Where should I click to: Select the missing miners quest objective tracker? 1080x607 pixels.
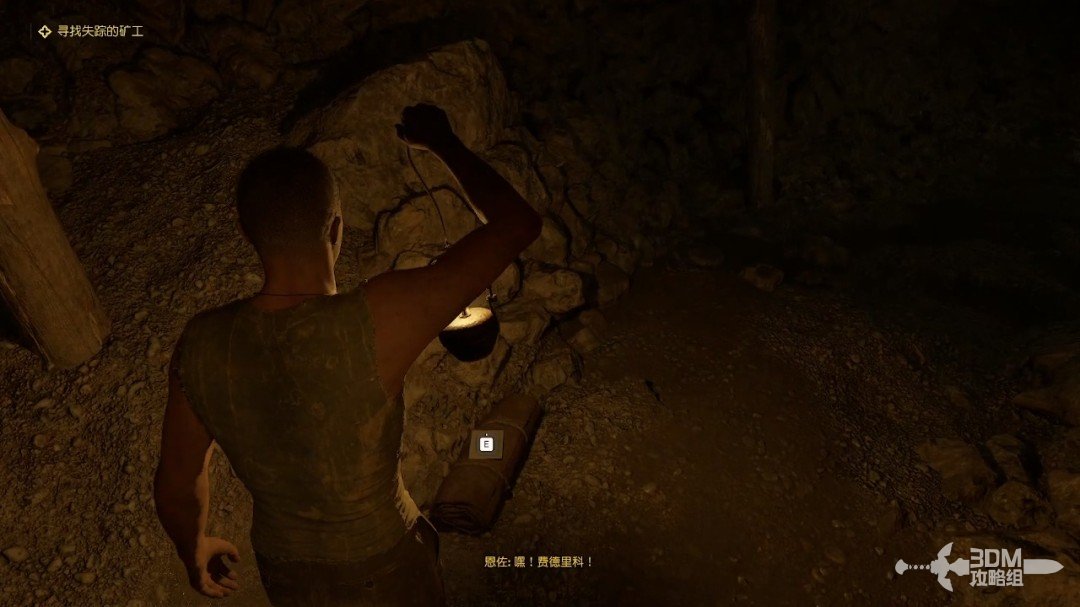91,31
